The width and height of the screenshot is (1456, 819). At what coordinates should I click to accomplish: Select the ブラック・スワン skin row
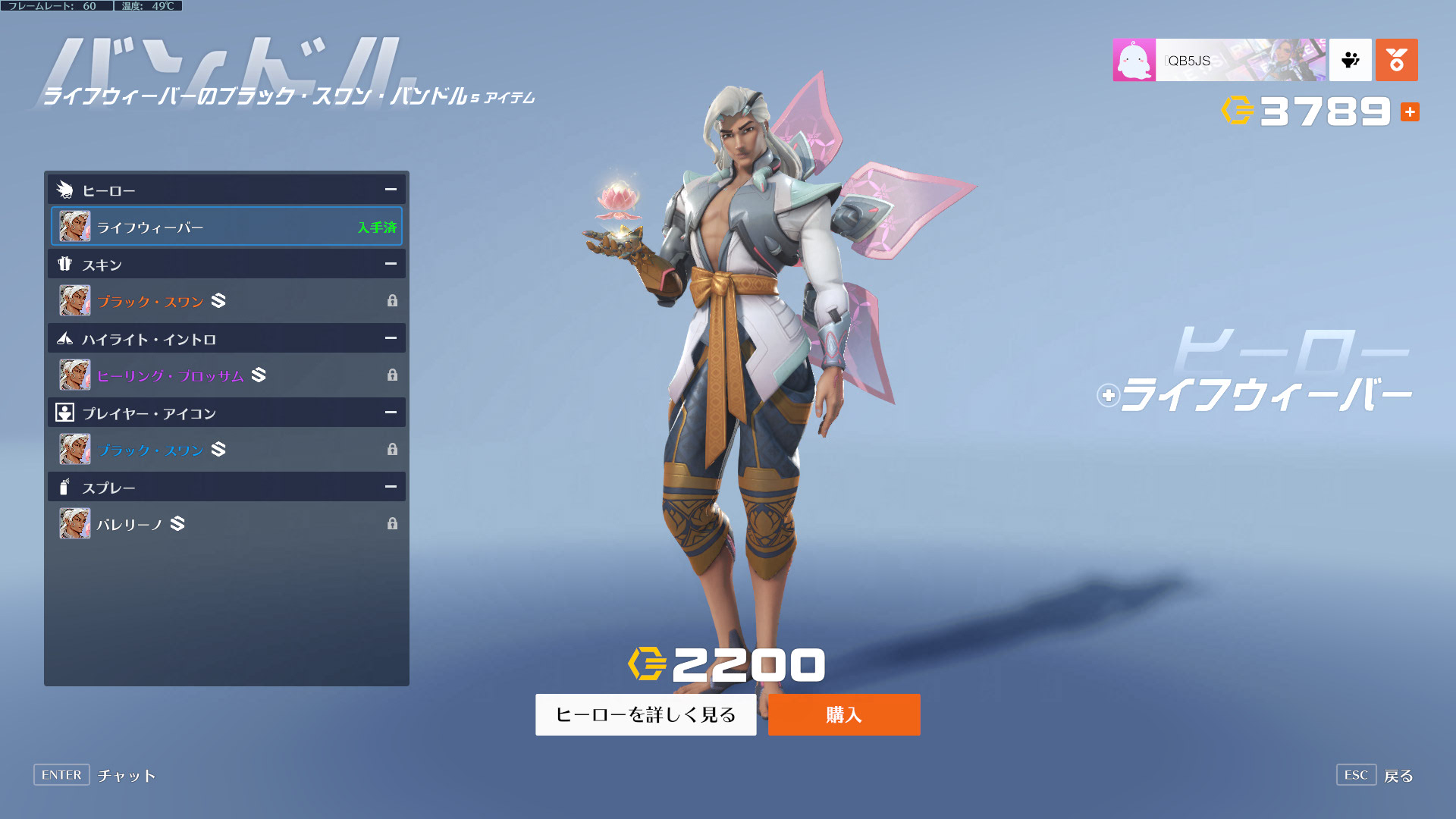click(x=226, y=301)
